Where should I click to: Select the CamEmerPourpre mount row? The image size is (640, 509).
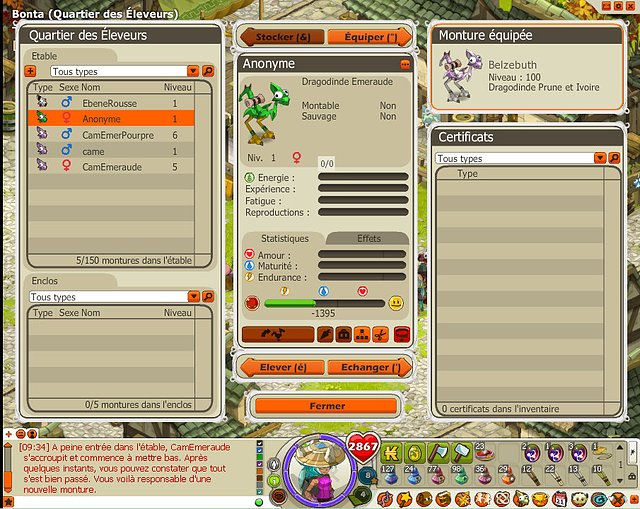click(x=120, y=135)
